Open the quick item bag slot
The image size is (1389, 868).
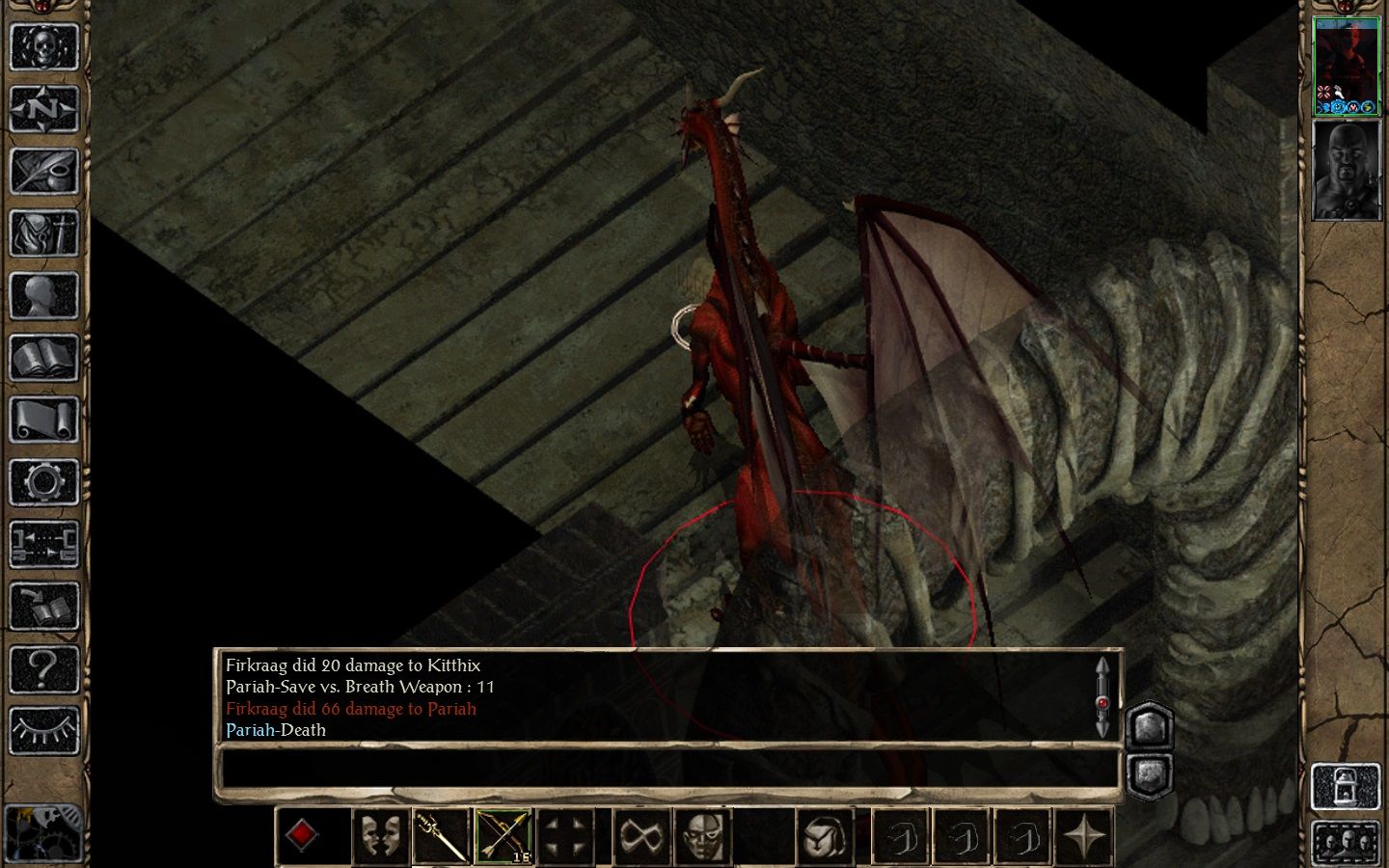(x=826, y=835)
